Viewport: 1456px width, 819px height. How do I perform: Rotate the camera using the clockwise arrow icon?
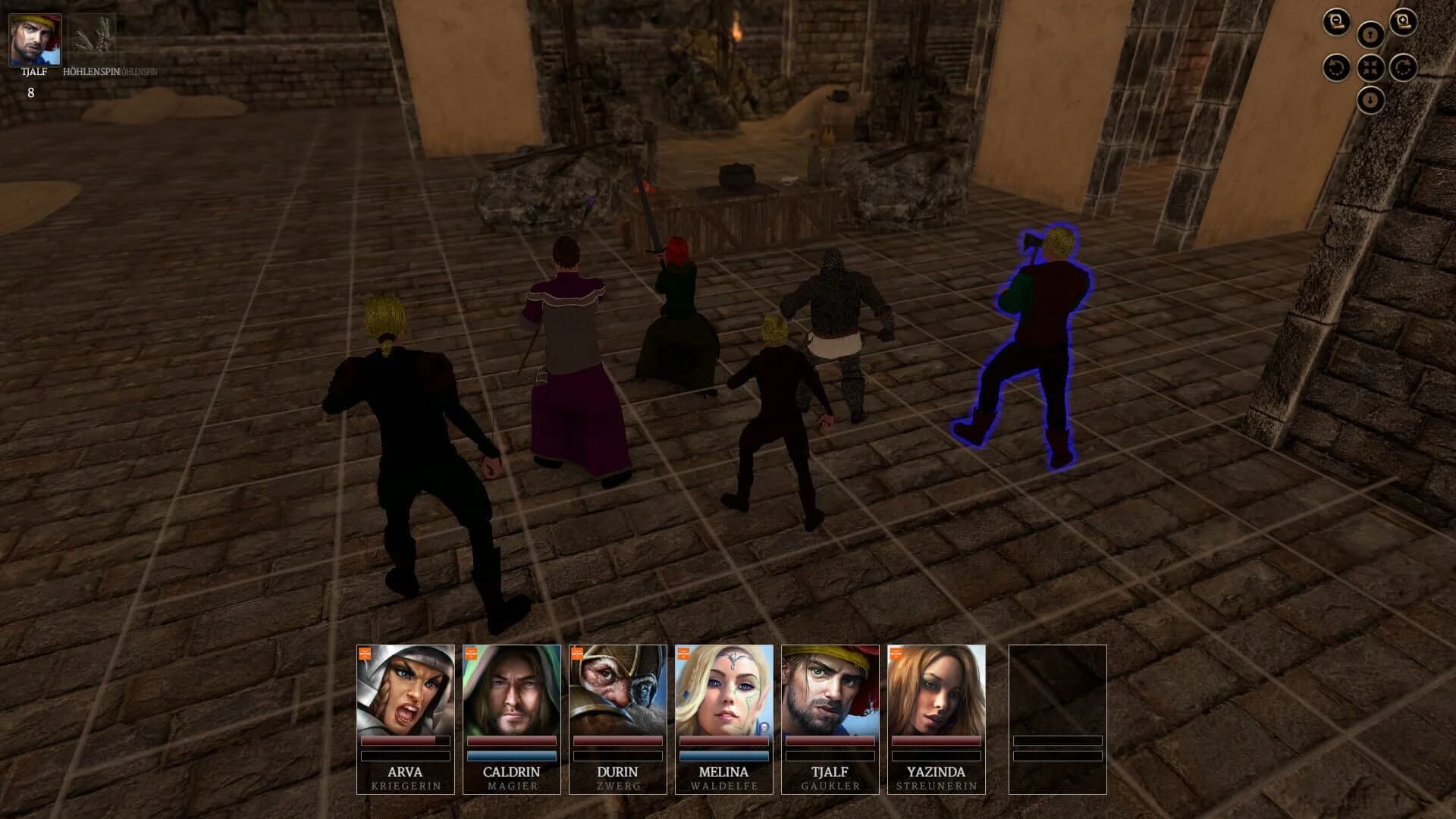pos(1401,67)
